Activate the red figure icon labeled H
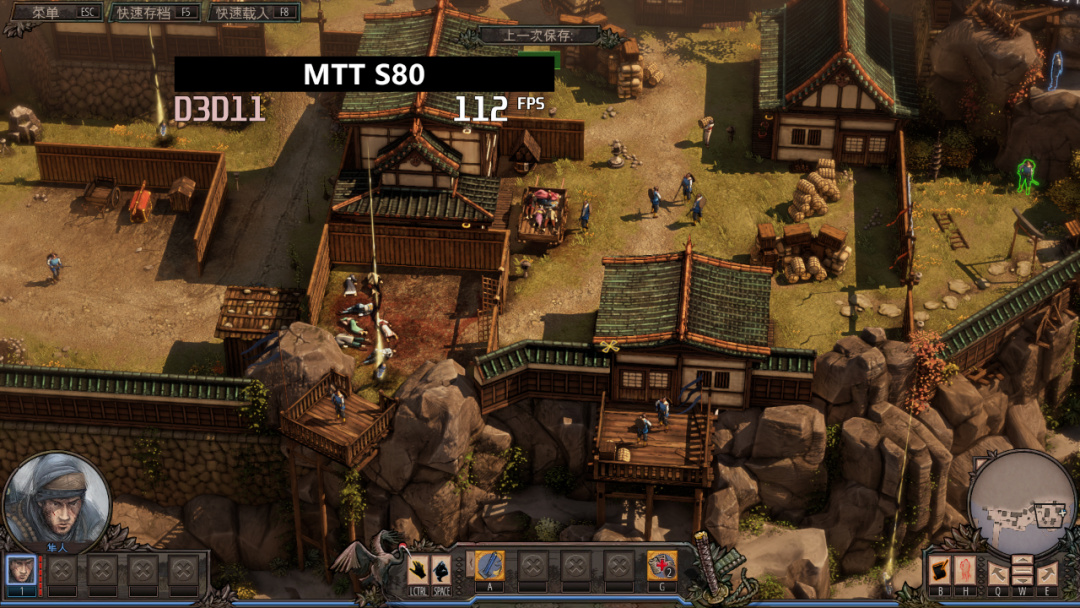This screenshot has height=608, width=1080. click(964, 570)
